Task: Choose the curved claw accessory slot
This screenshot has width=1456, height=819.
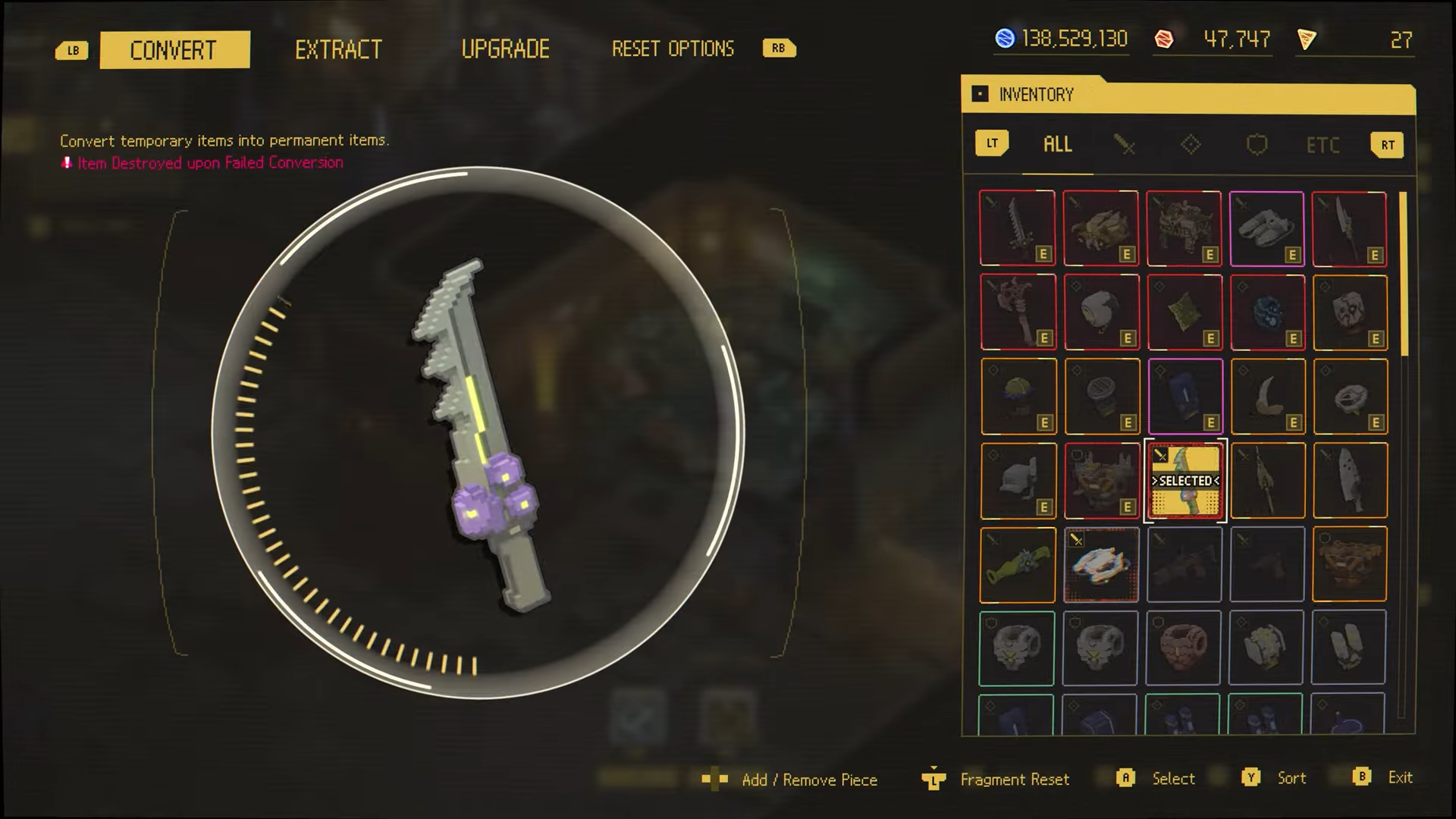Action: click(1267, 397)
